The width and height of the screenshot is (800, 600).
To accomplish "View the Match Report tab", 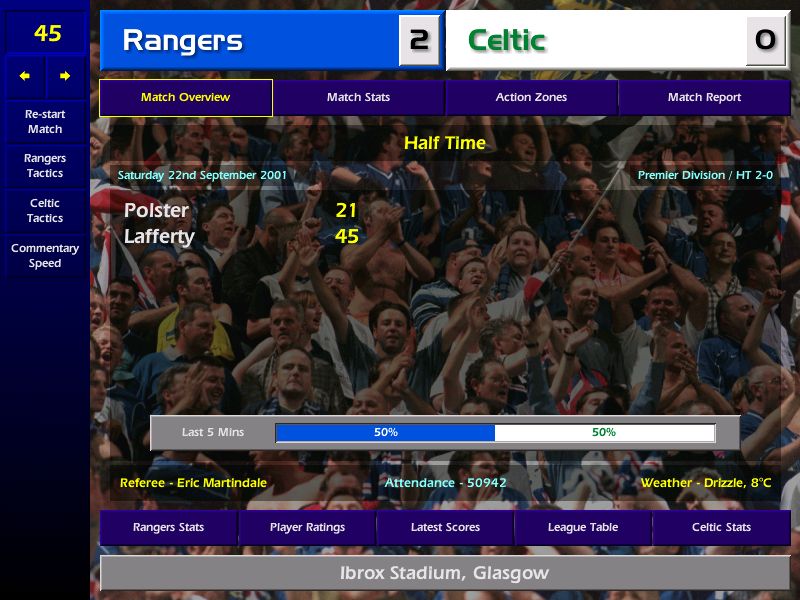I will pyautogui.click(x=704, y=98).
